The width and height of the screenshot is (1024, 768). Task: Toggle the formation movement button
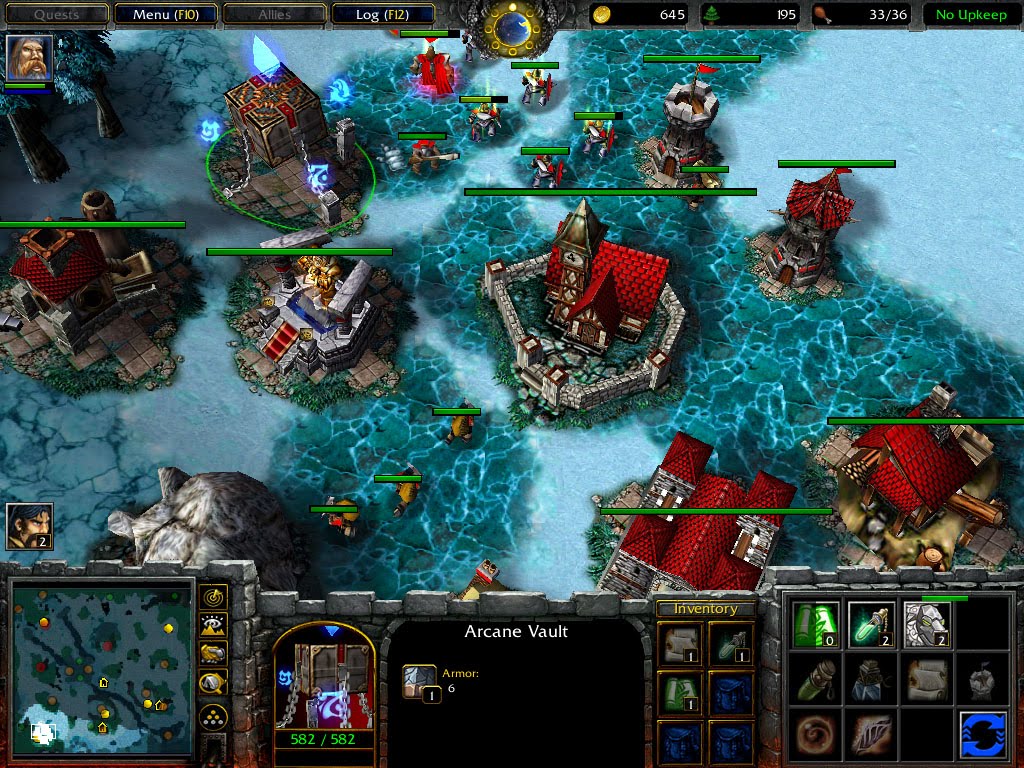213,717
